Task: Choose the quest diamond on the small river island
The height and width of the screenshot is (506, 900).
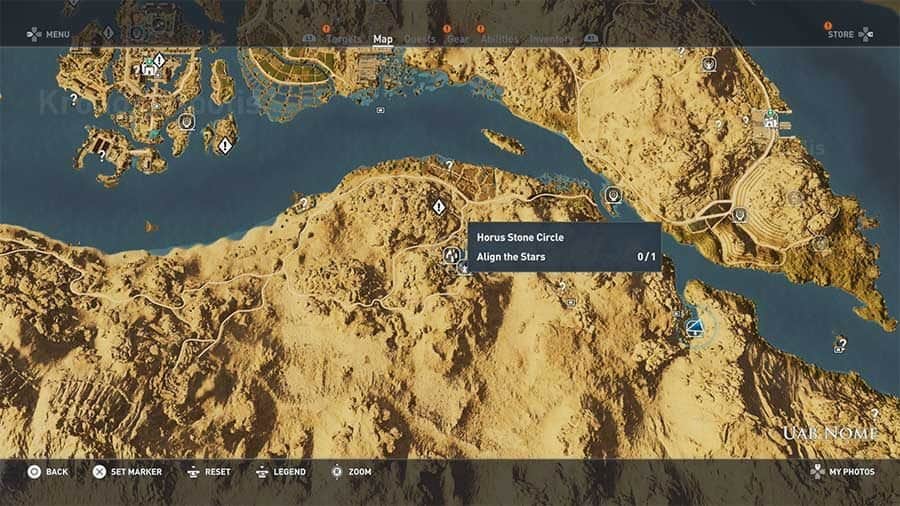Action: pos(226,146)
